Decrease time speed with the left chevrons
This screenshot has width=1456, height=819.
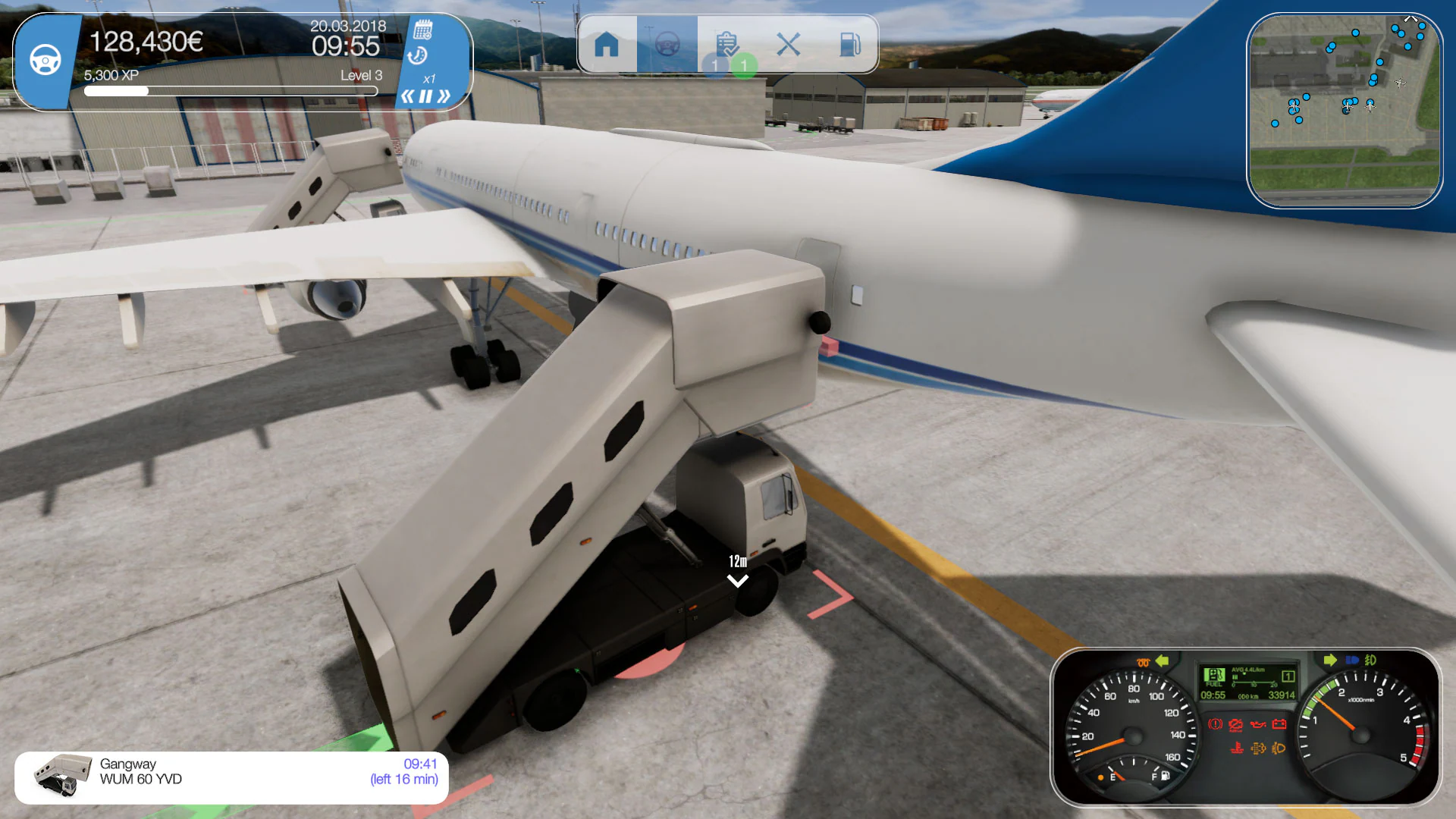tap(408, 94)
